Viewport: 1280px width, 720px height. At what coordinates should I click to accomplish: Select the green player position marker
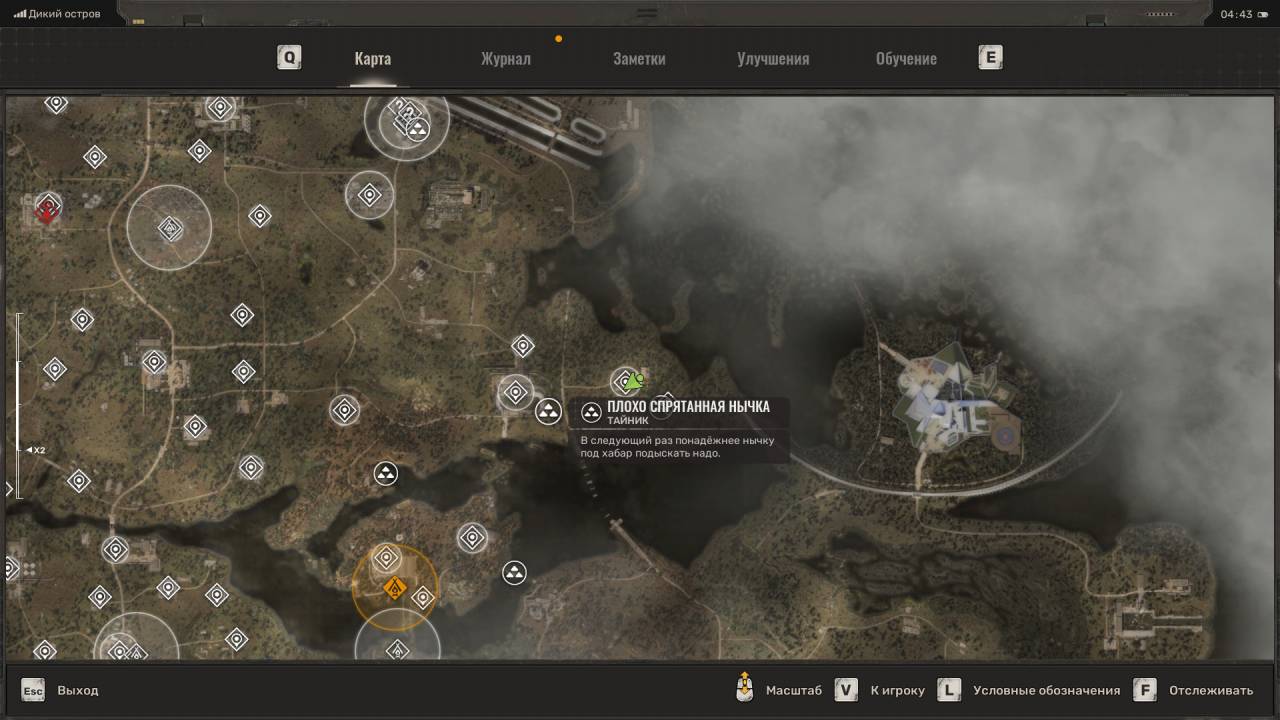(634, 380)
